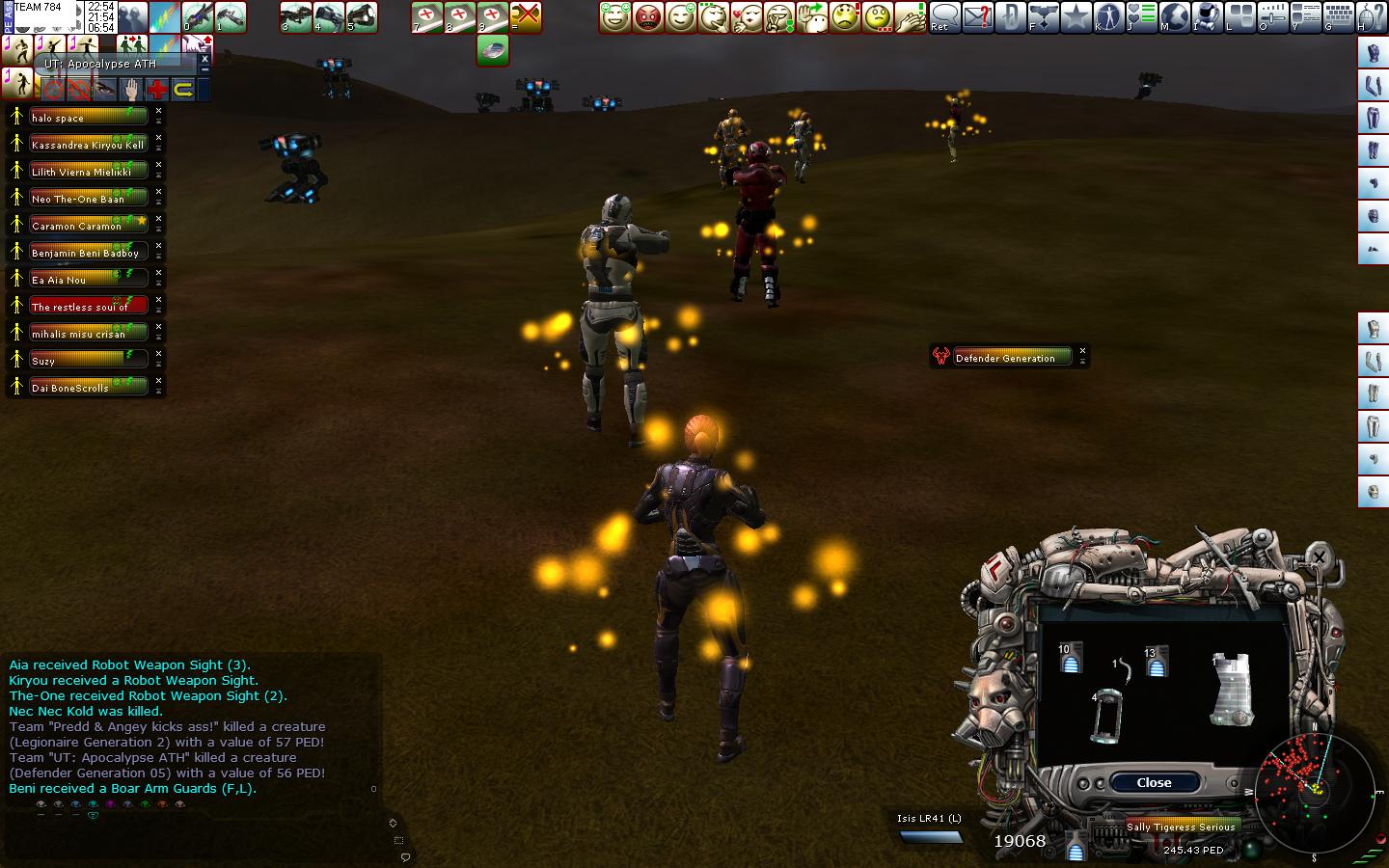
Task: Select weapon hotbar slot 3
Action: coord(296,16)
